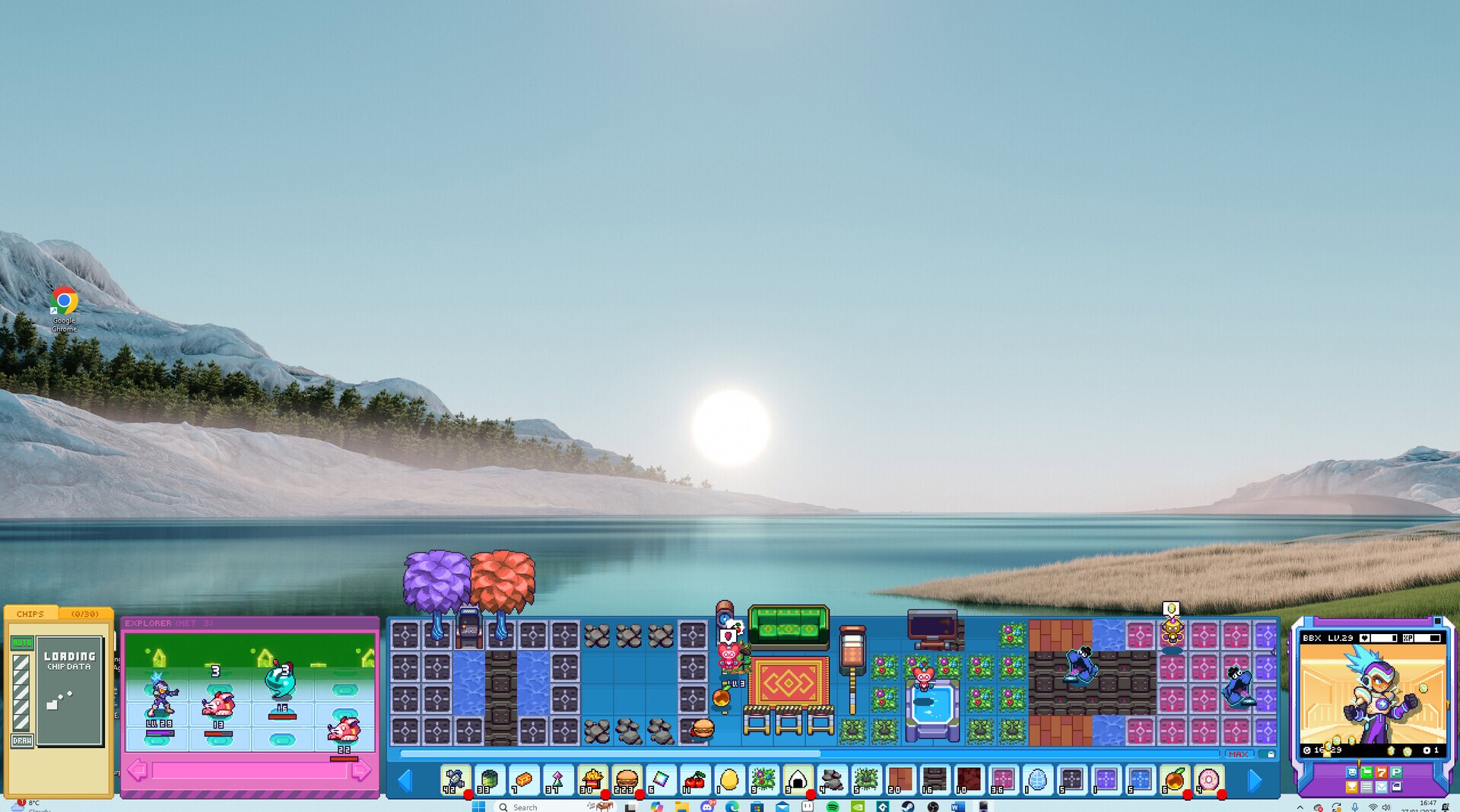The height and width of the screenshot is (812, 1460).
Task: Click the trophy icon in the BBX panel
Action: (x=1352, y=788)
